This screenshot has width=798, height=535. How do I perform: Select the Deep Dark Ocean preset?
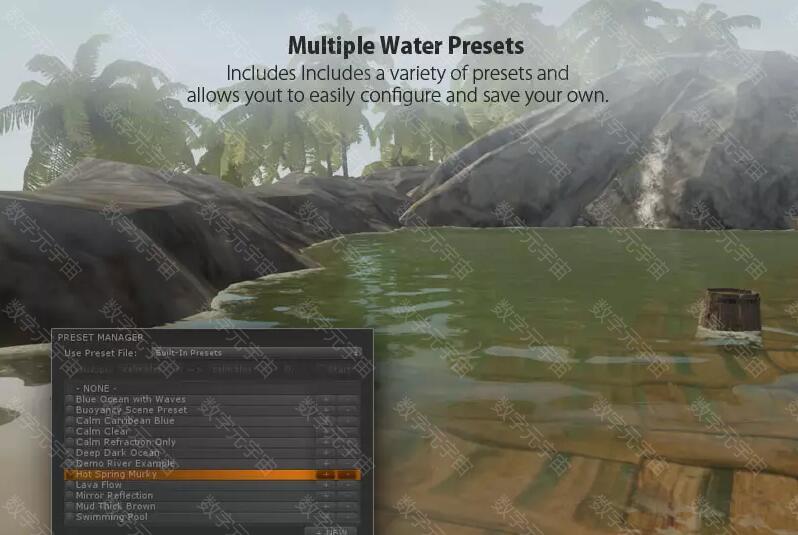[x=118, y=453]
